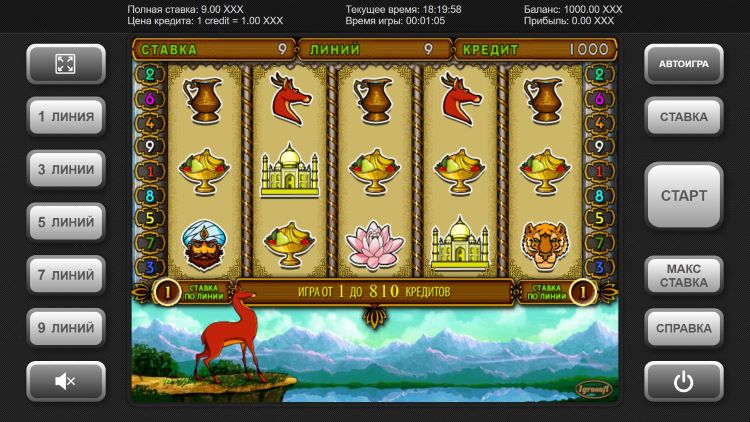
Task: Activate all 9 ЛИНИЙ
Action: coord(66,327)
